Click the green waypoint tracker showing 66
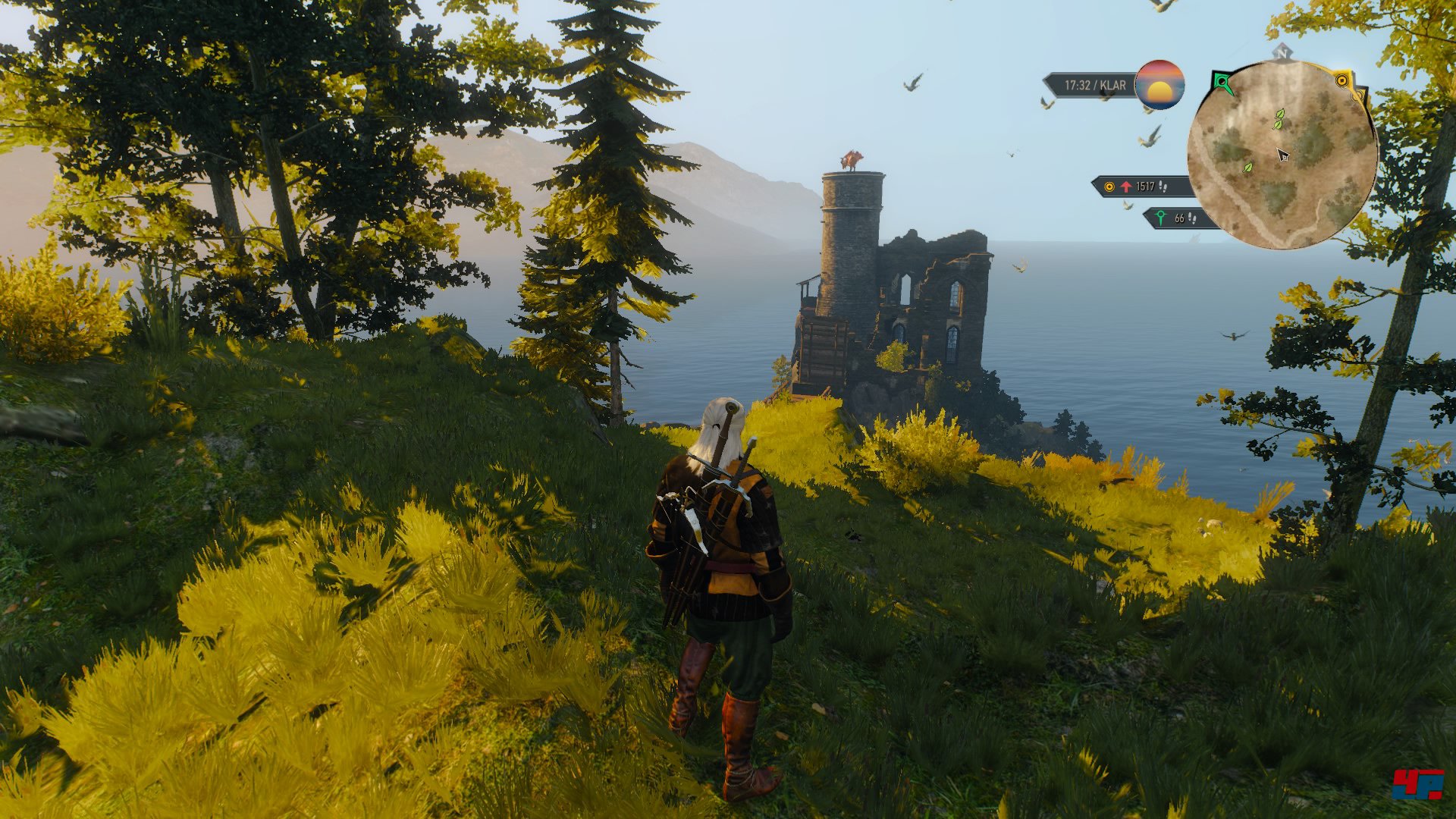 pyautogui.click(x=1178, y=218)
